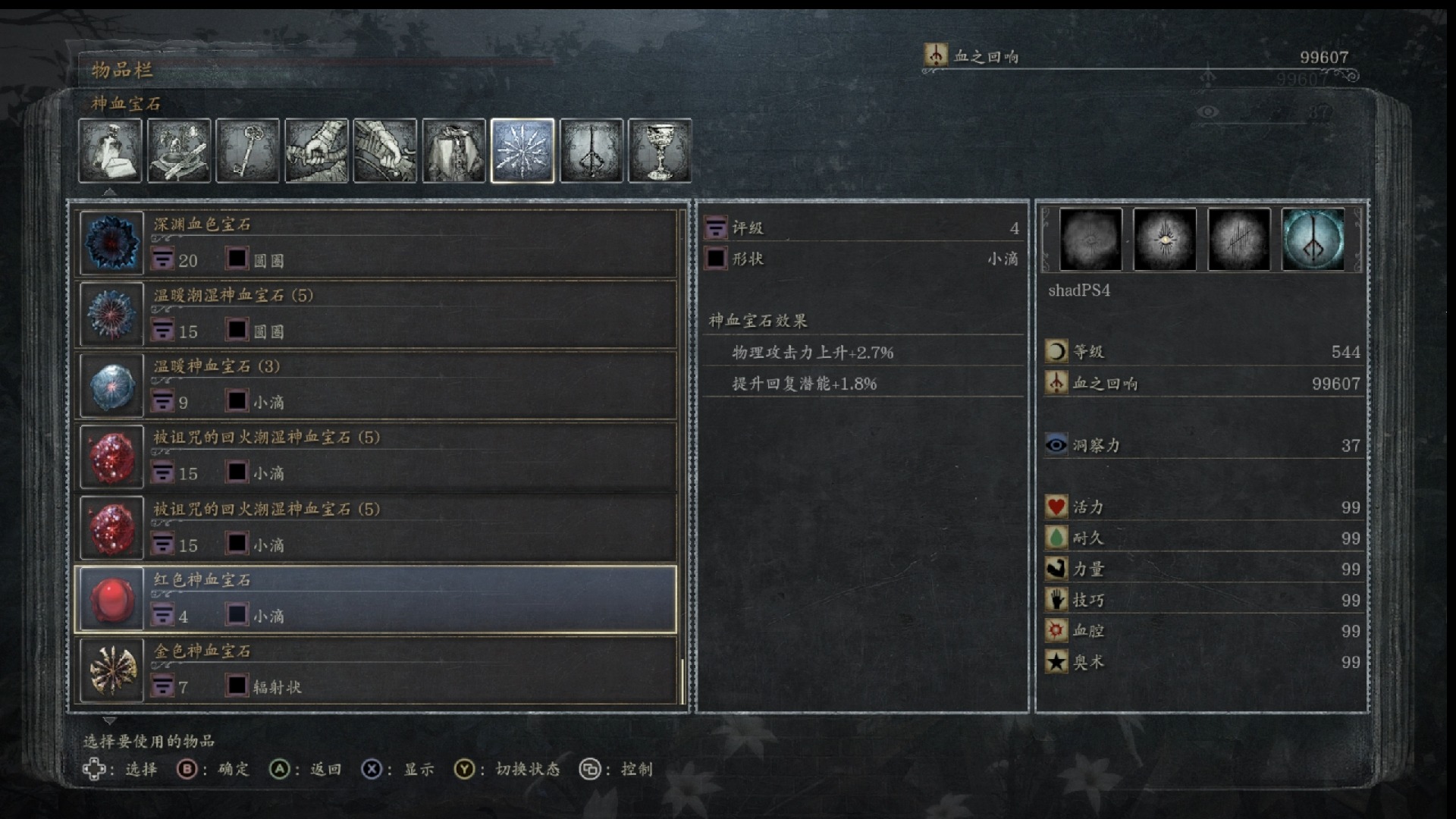Open the blood gems snowflake tab

[522, 150]
